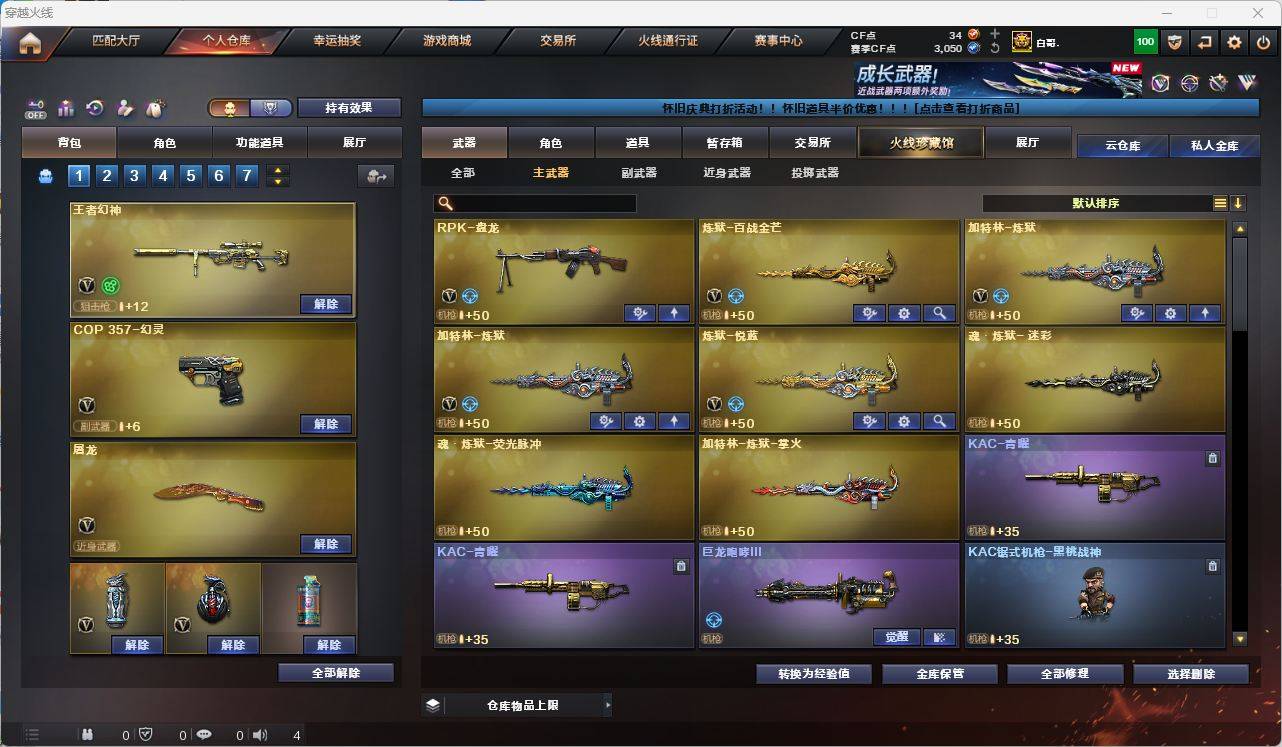Switch to the 火线珍藏馆 tab

[x=919, y=142]
